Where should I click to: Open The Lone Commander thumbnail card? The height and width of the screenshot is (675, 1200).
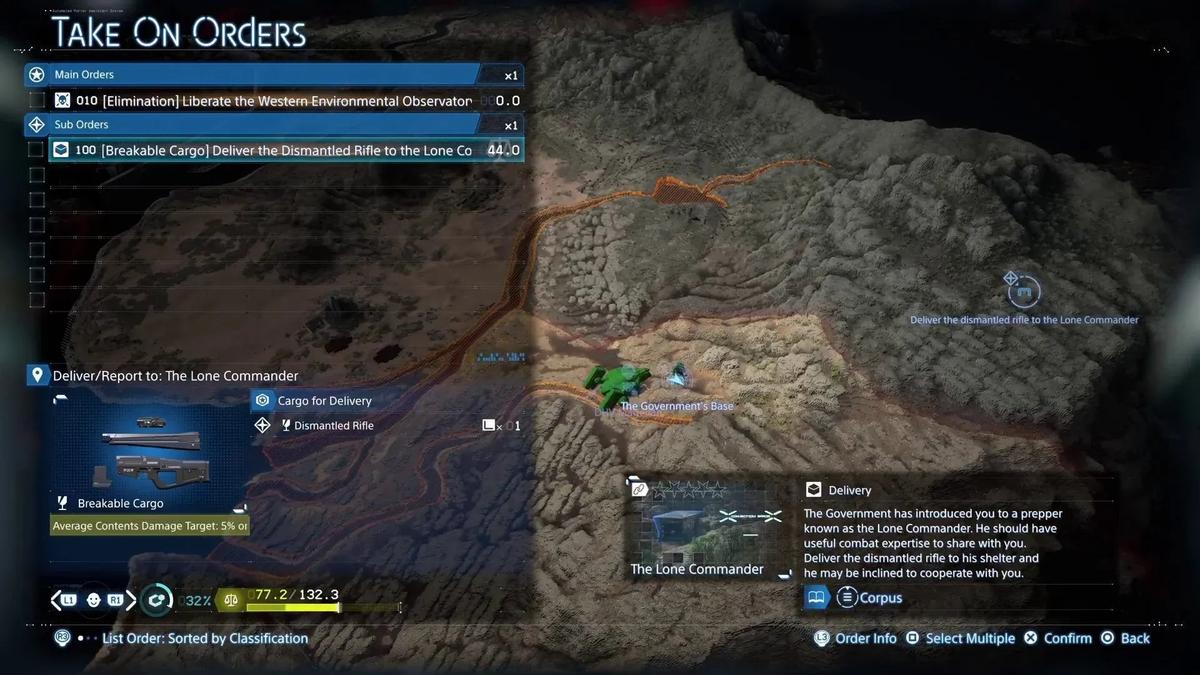coord(706,528)
